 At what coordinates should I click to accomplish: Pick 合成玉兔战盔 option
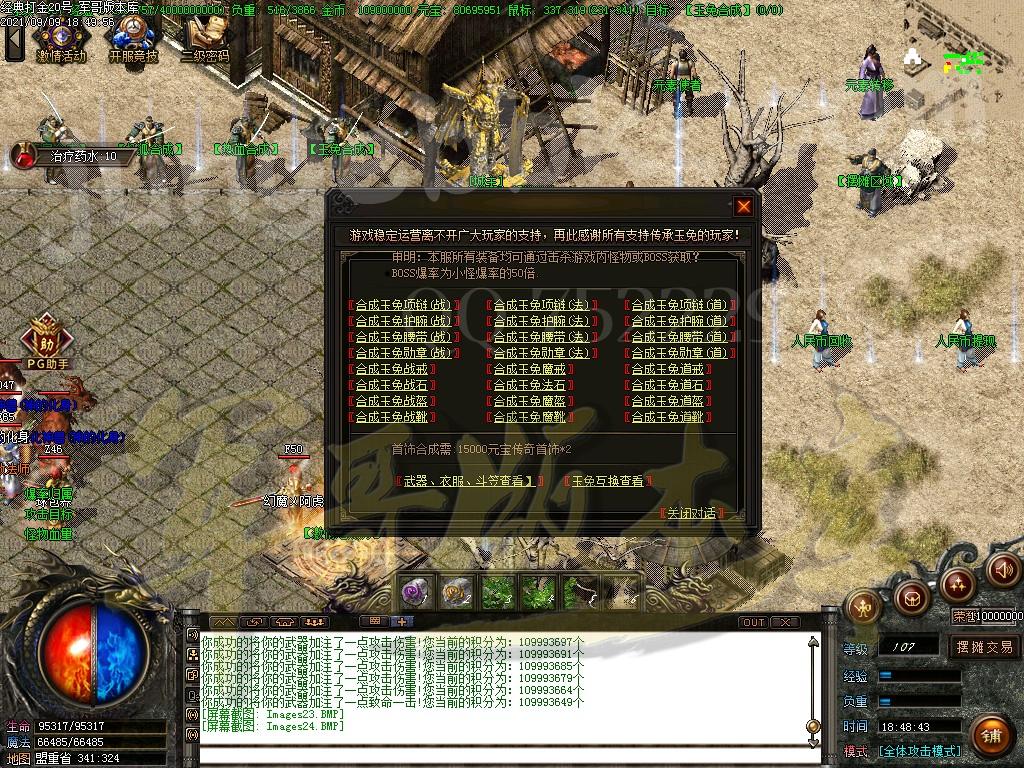coord(392,401)
